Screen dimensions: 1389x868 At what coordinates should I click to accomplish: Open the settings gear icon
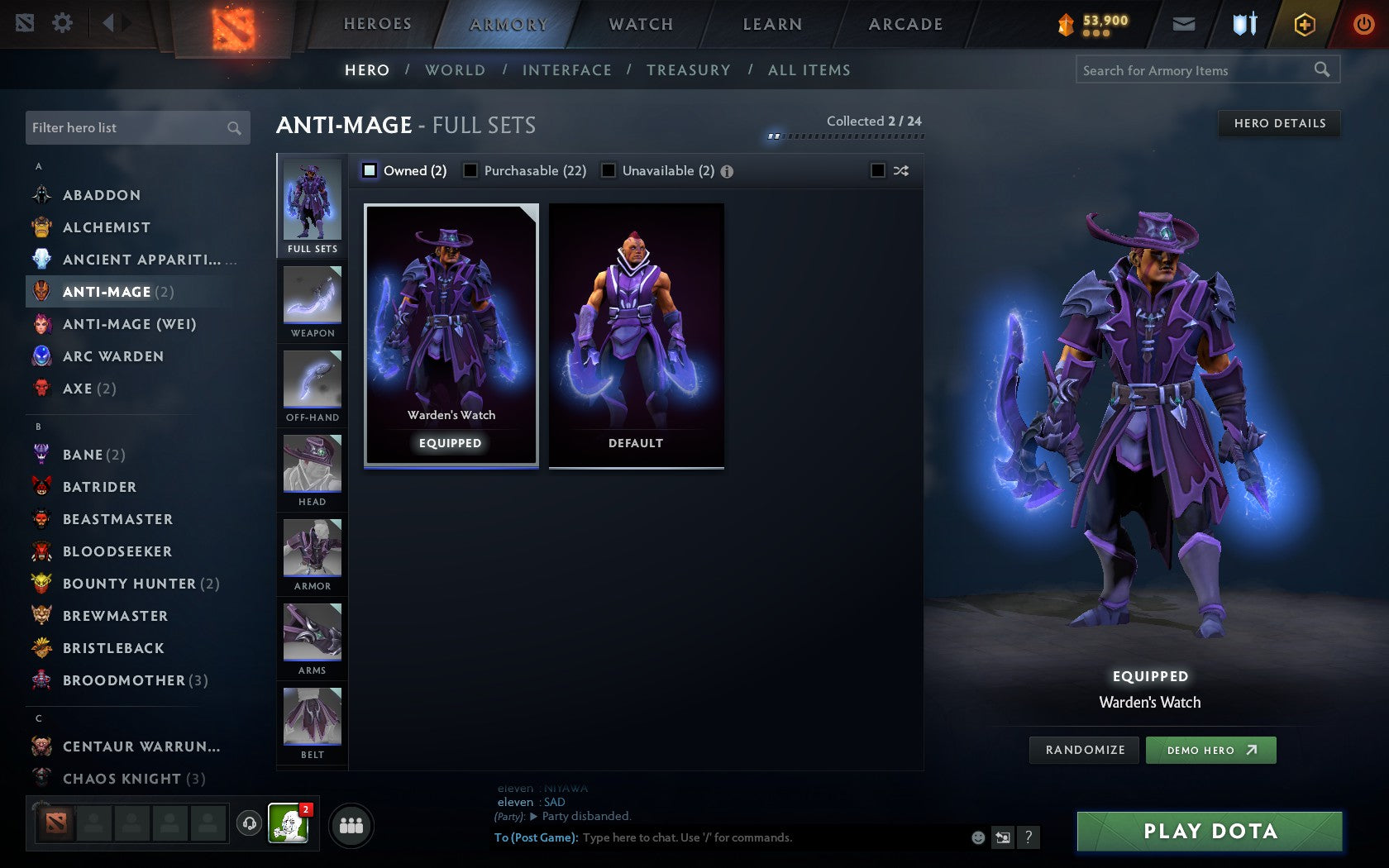coord(60,24)
